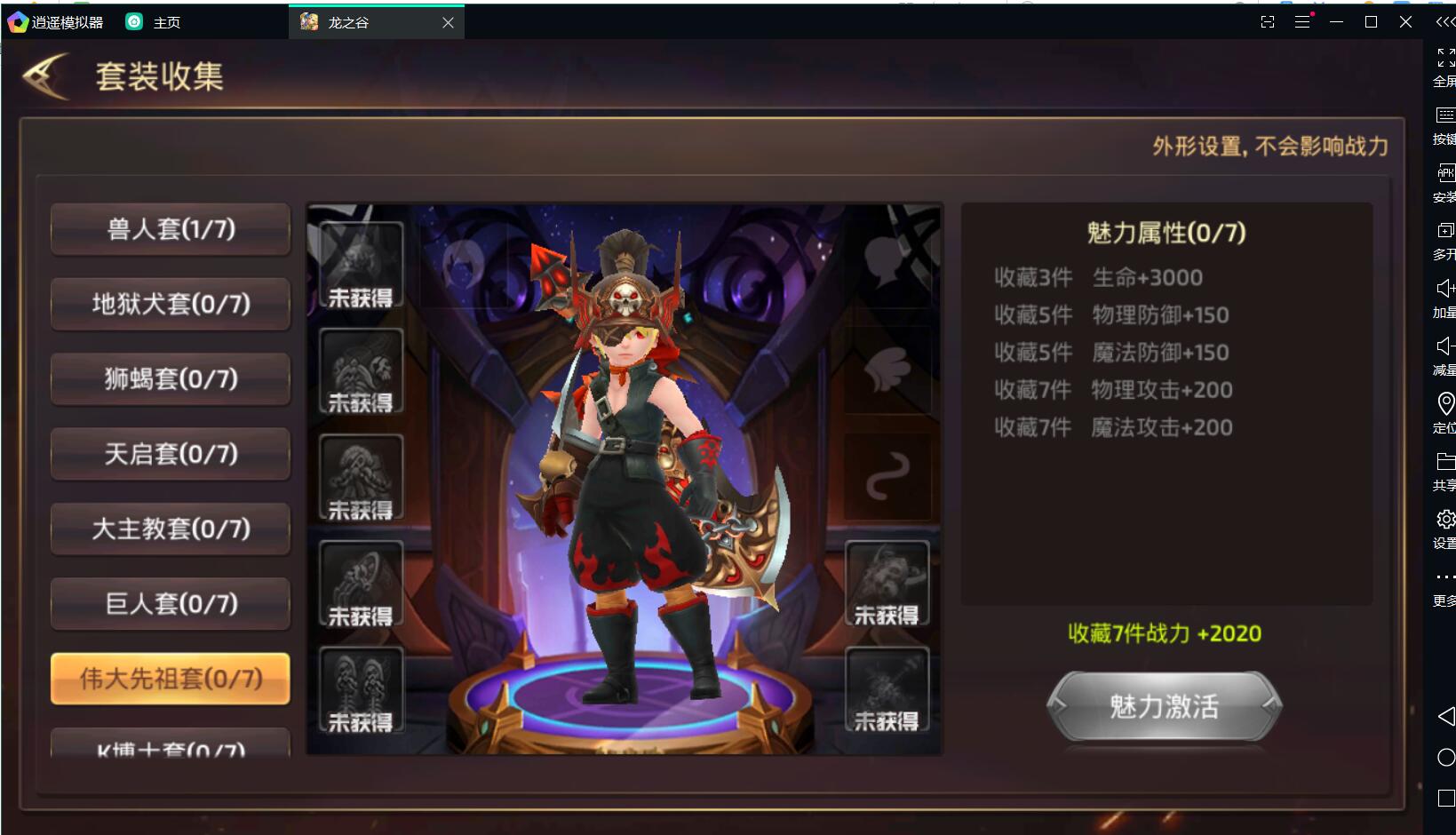The height and width of the screenshot is (835, 1456).
Task: Minimize the emulator window
Action: tap(1336, 22)
